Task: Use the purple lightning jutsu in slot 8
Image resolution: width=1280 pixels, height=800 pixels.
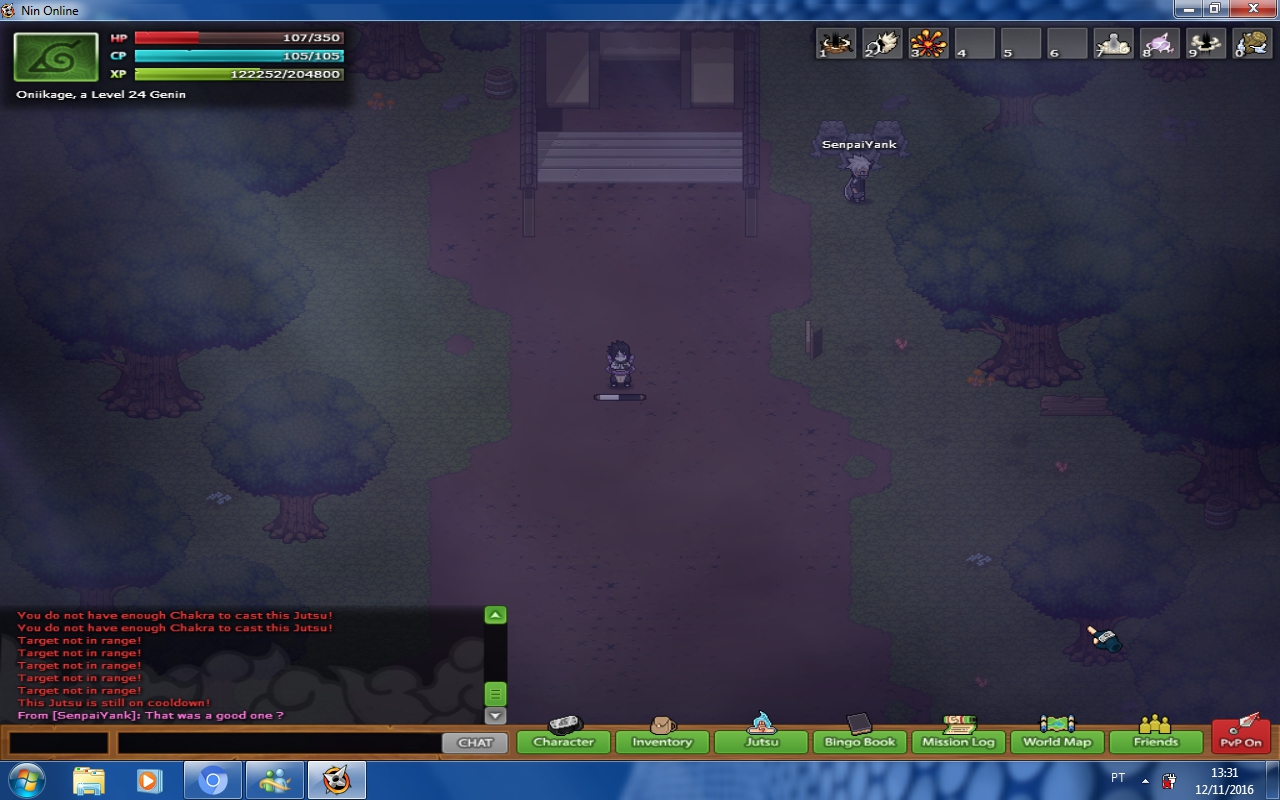Action: pos(1160,43)
